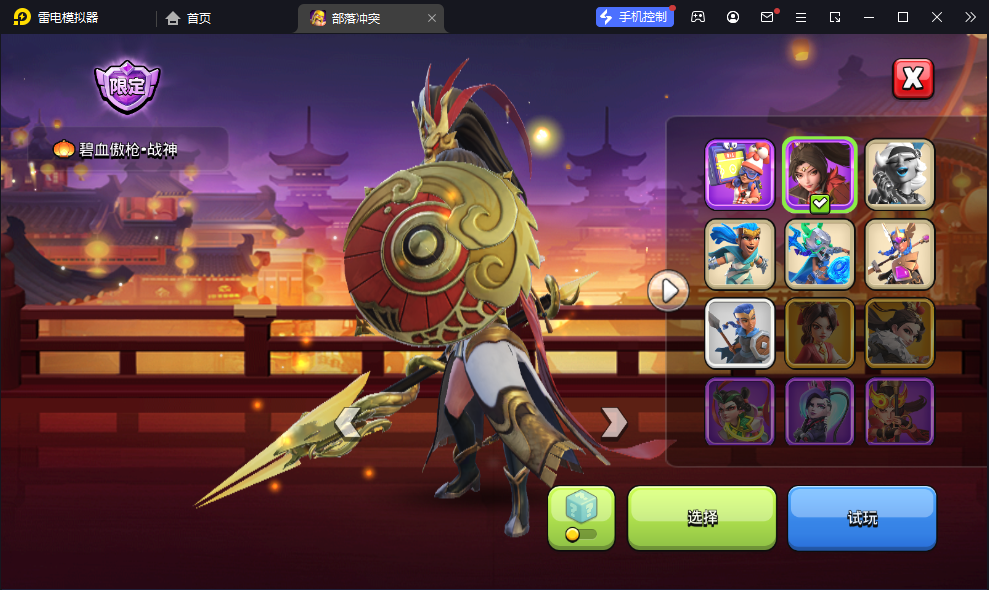989x590 pixels.
Task: Show the next skin with right chevron
Action: 613,423
